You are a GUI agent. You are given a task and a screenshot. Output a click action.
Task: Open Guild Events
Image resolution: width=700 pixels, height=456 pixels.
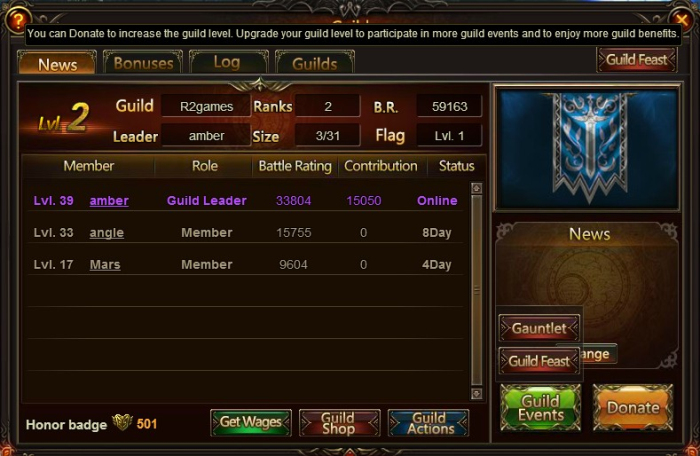(540, 408)
